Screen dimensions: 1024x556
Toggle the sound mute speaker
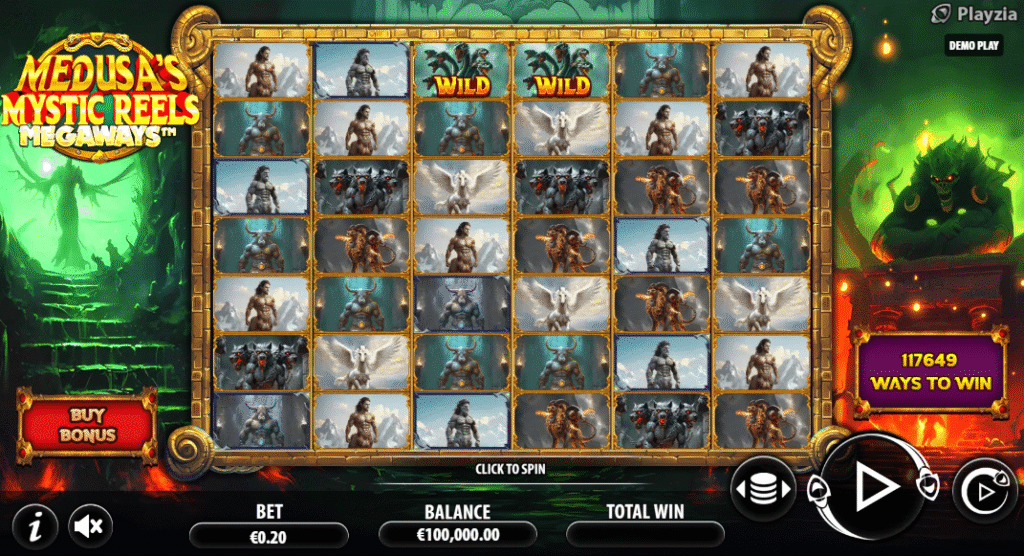[90, 524]
